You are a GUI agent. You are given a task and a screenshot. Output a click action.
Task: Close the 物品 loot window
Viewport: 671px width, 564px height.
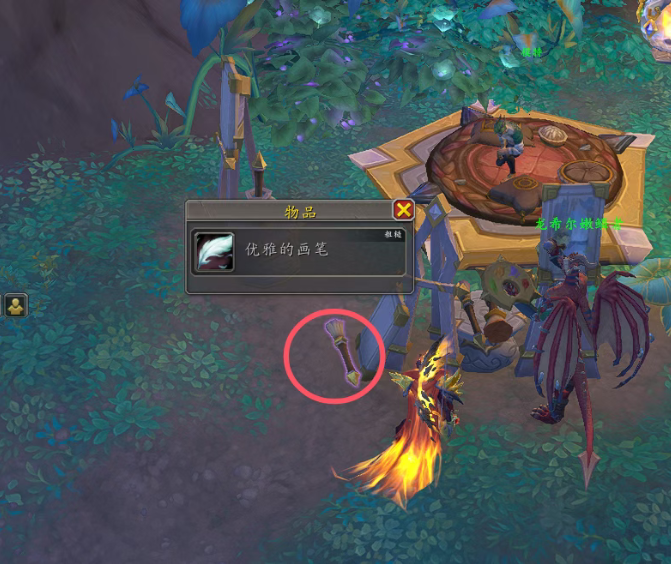pos(403,209)
